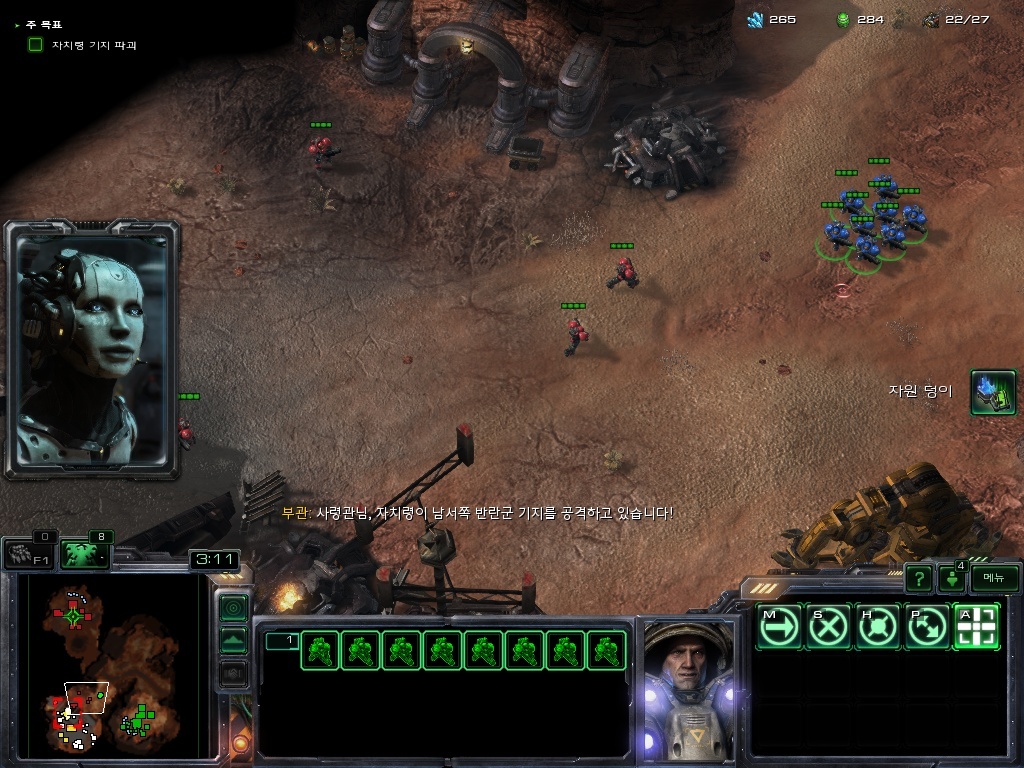Select the idle workers F1 button
The height and width of the screenshot is (768, 1024).
pos(30,553)
